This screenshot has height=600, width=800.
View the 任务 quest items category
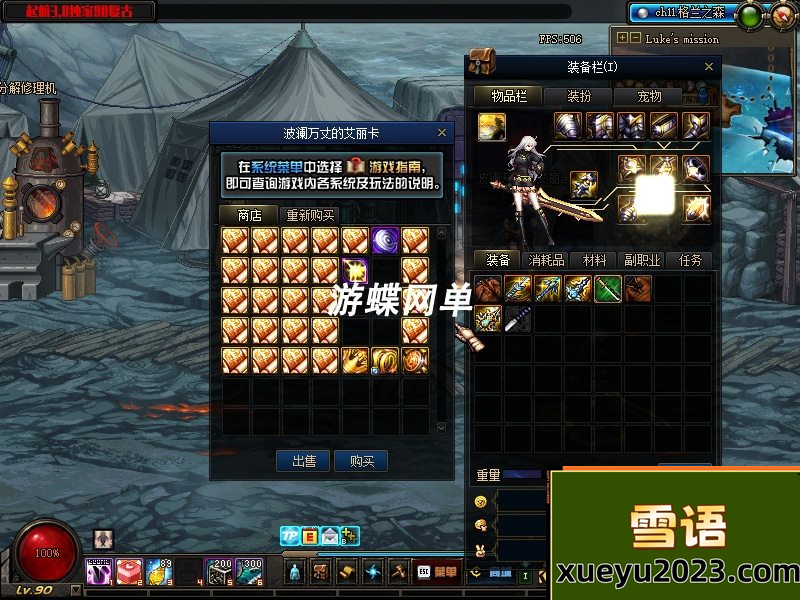click(690, 260)
